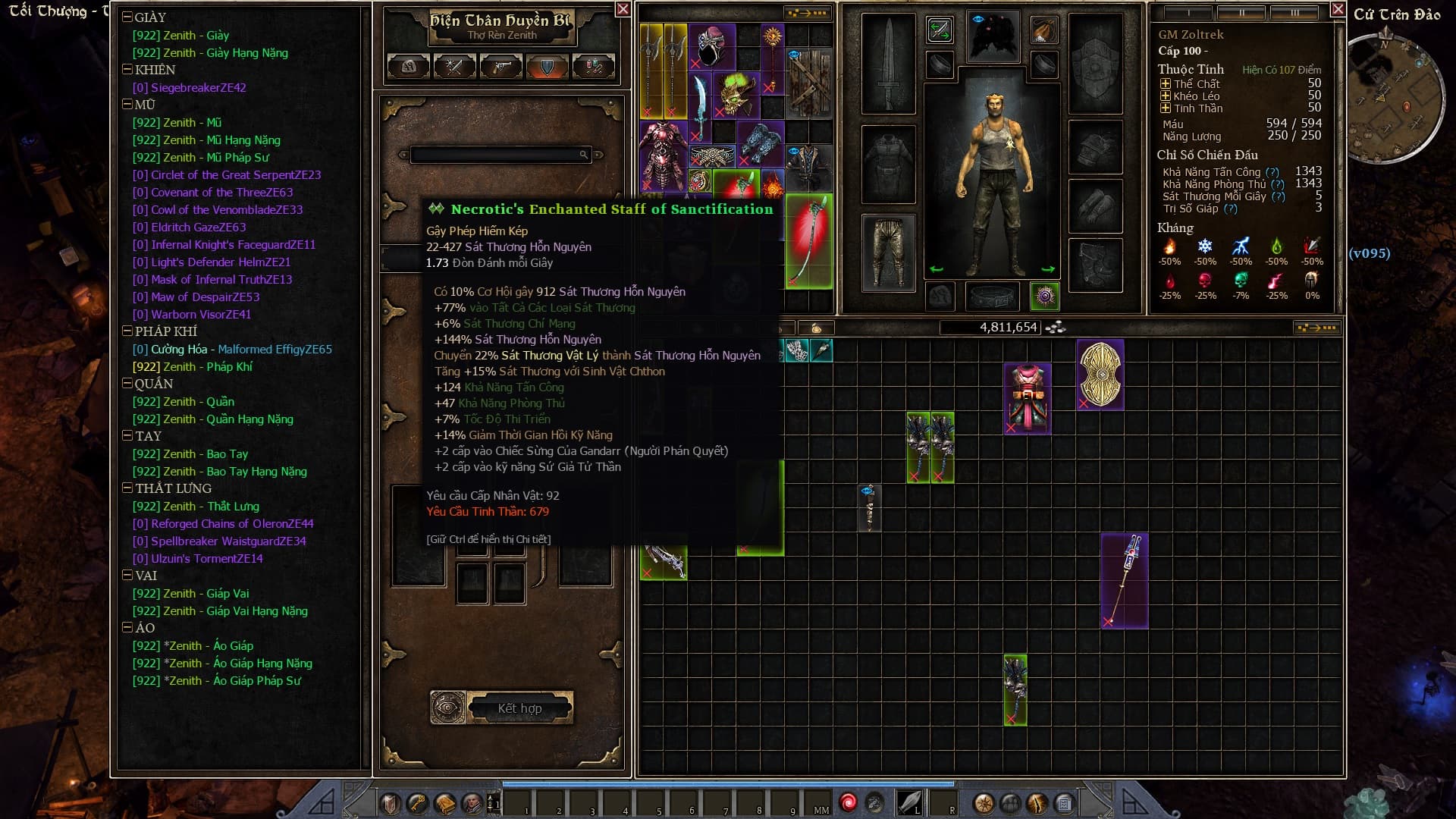This screenshot has width=1456, height=819.
Task: Collapse the KHIÊN category
Action: point(127,70)
